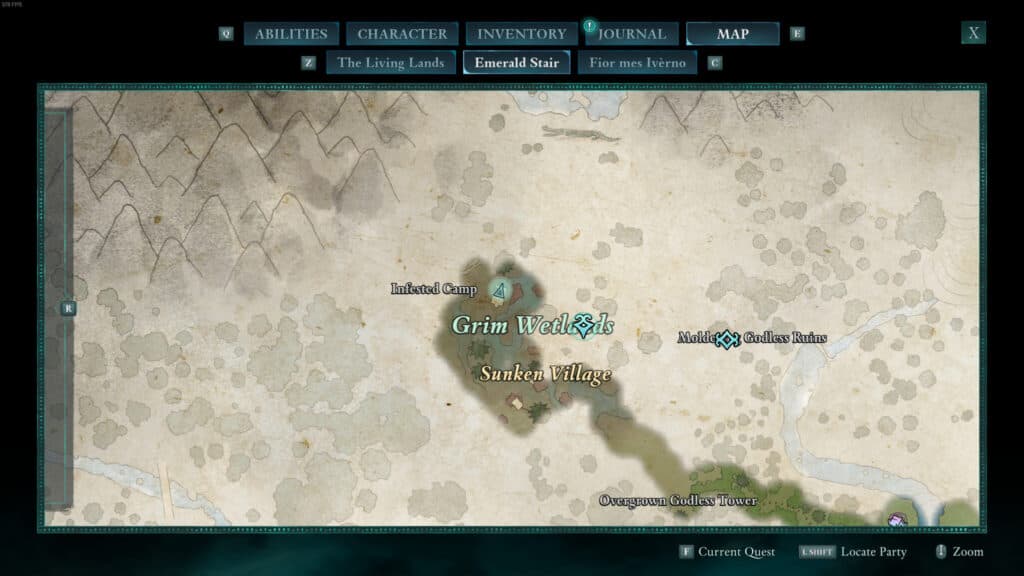
Task: Switch to The Living Lands map
Action: [x=390, y=63]
